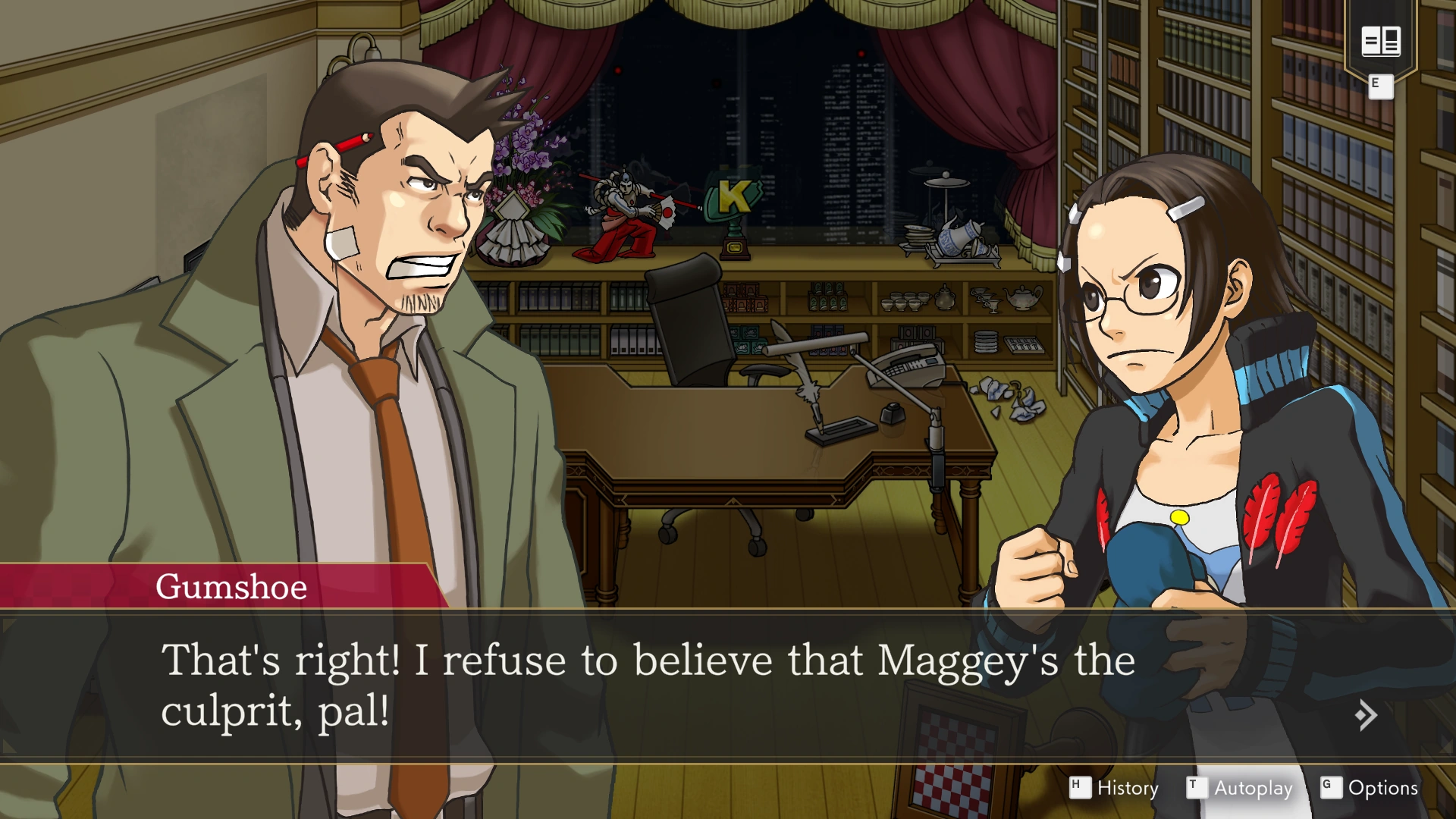Toggle Autoplay for the dialogue

[x=1240, y=788]
